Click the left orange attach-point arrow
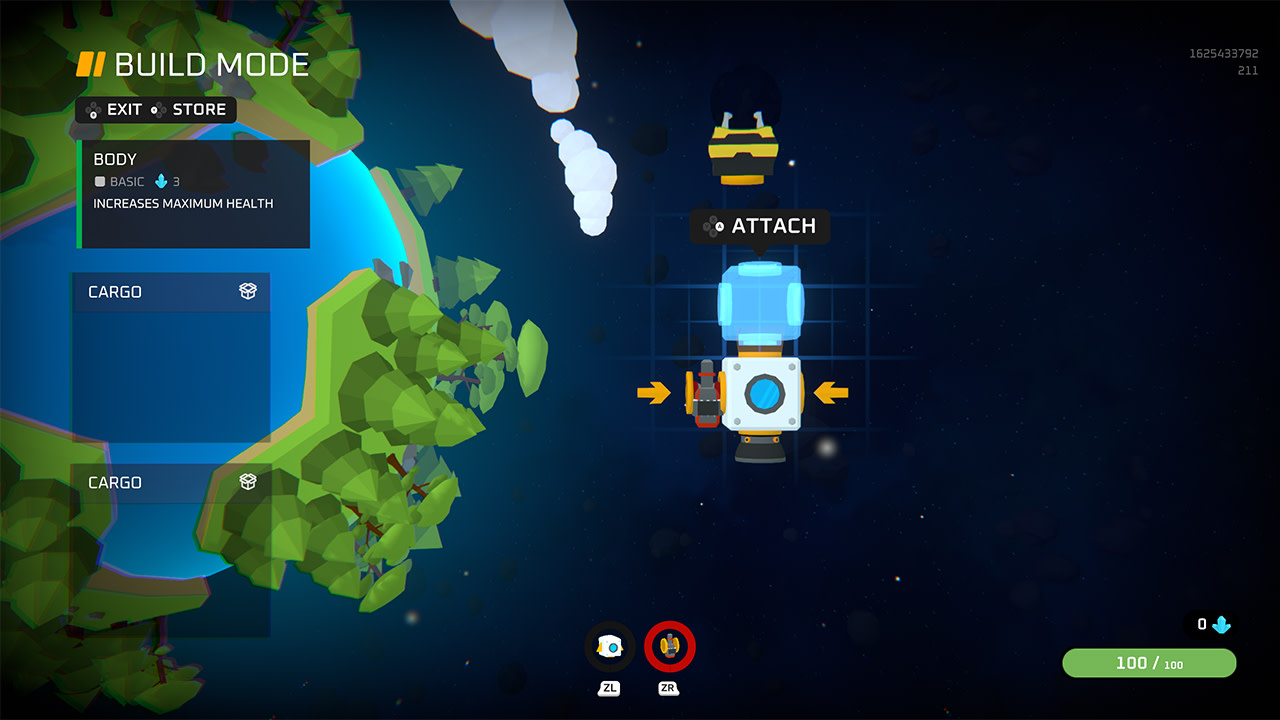This screenshot has height=720, width=1280. pyautogui.click(x=656, y=394)
